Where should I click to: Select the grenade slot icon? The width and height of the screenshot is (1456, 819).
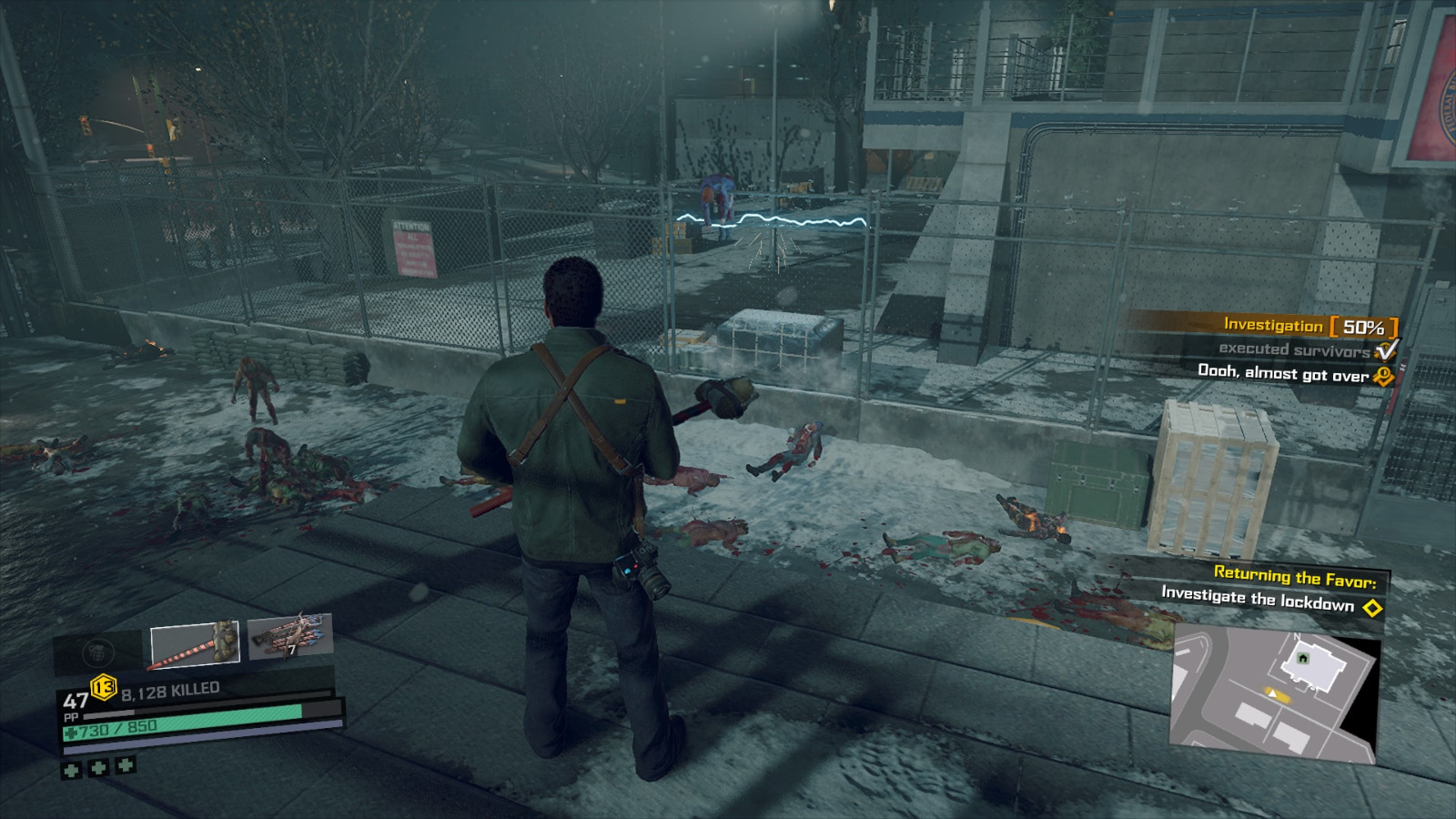98,651
